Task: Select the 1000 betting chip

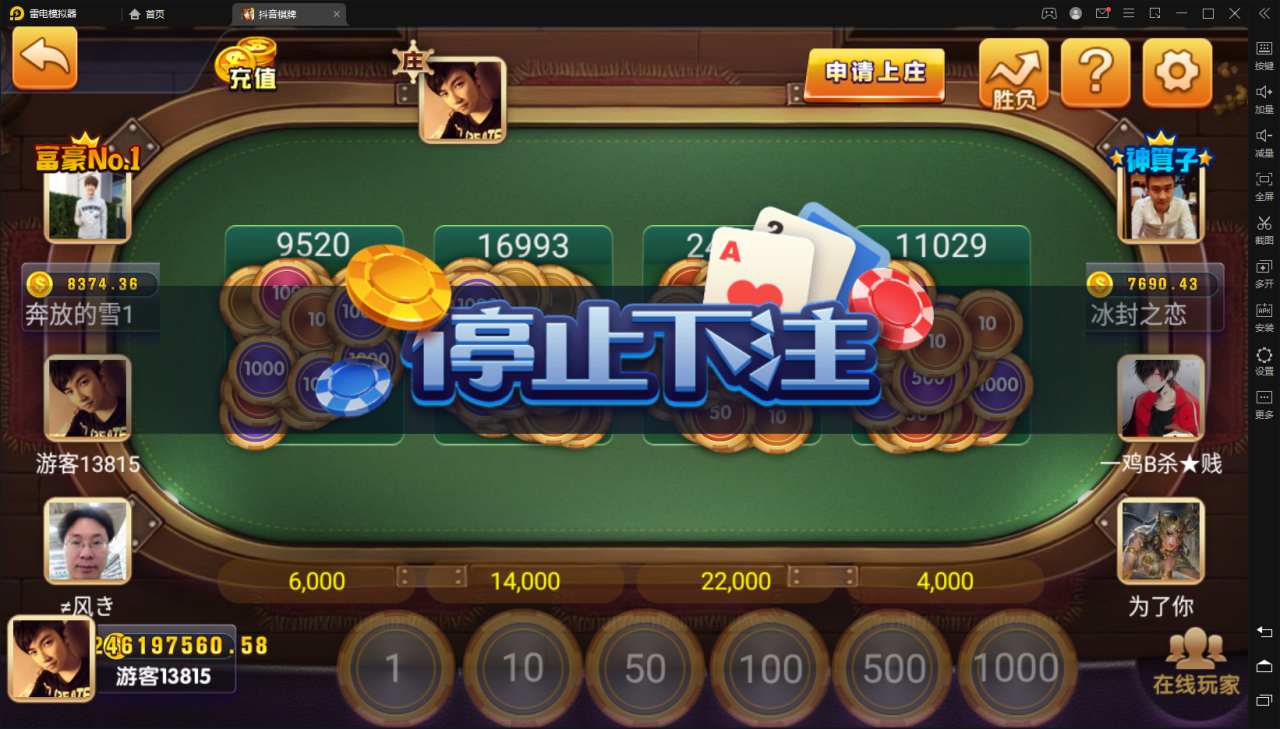Action: (1017, 668)
